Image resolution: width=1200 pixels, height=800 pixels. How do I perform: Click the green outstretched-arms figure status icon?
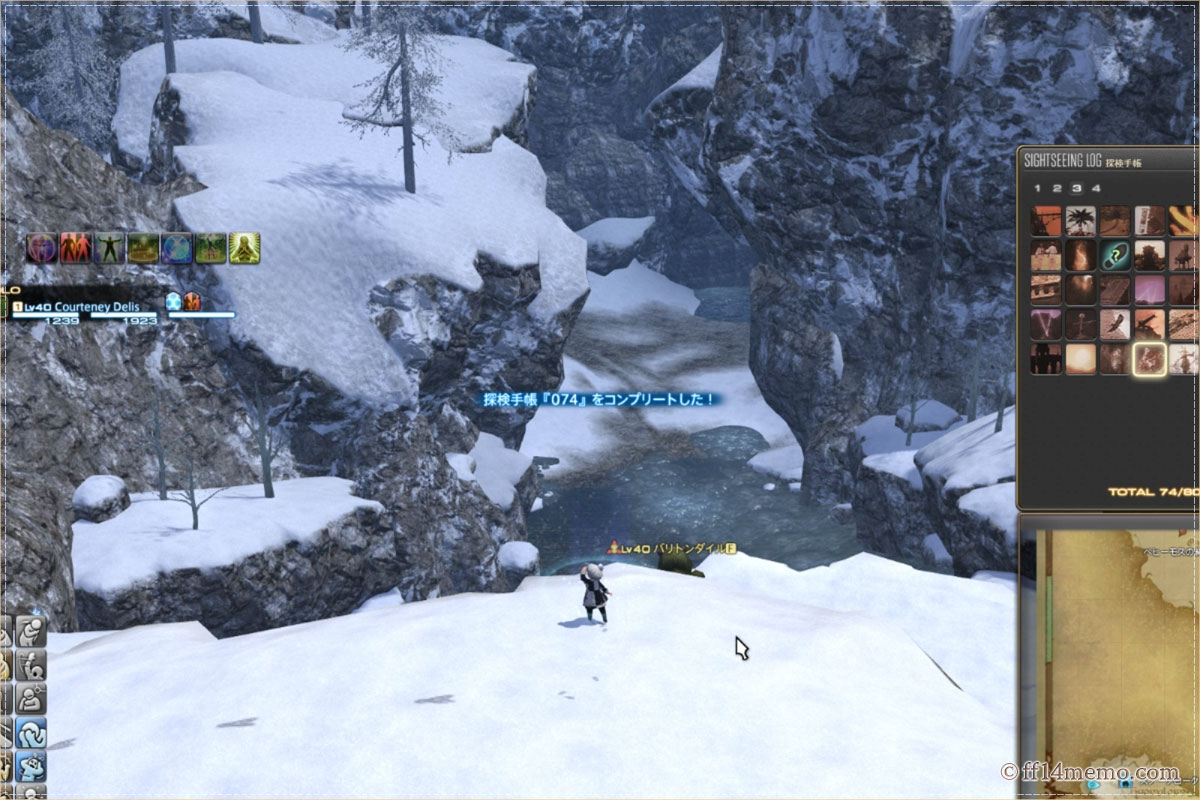coord(109,248)
